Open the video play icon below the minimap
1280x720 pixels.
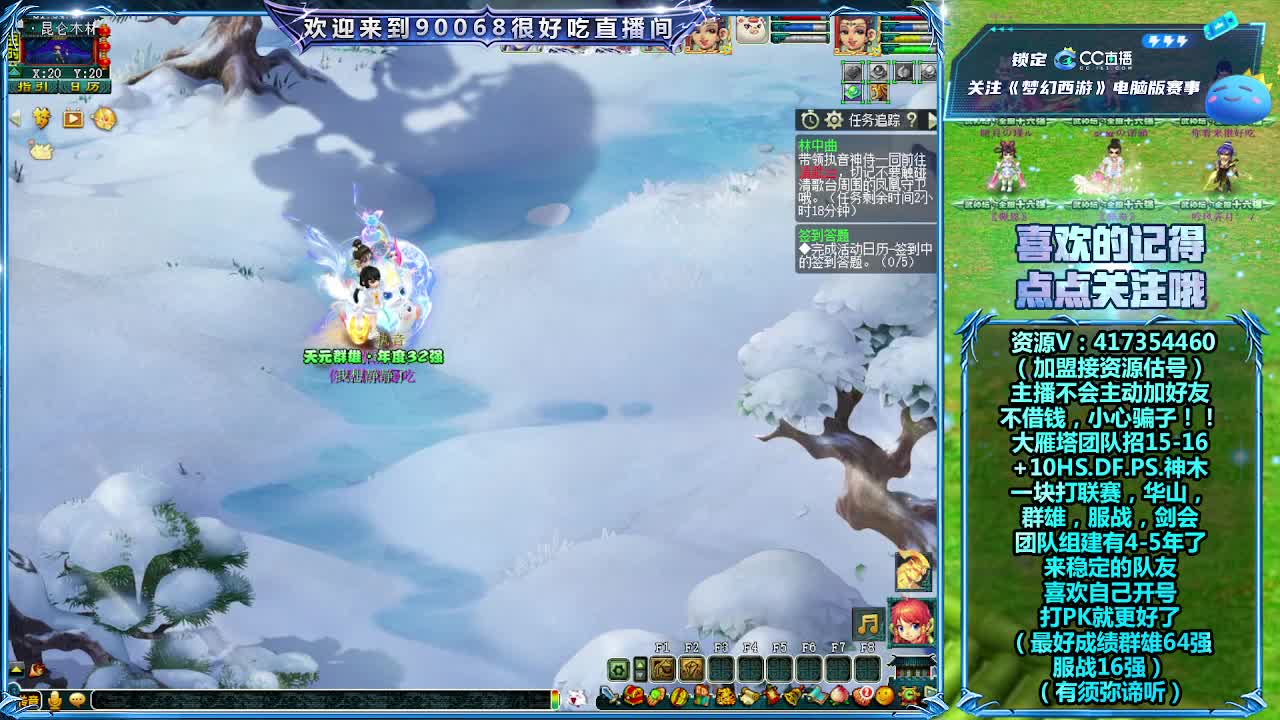click(x=72, y=118)
